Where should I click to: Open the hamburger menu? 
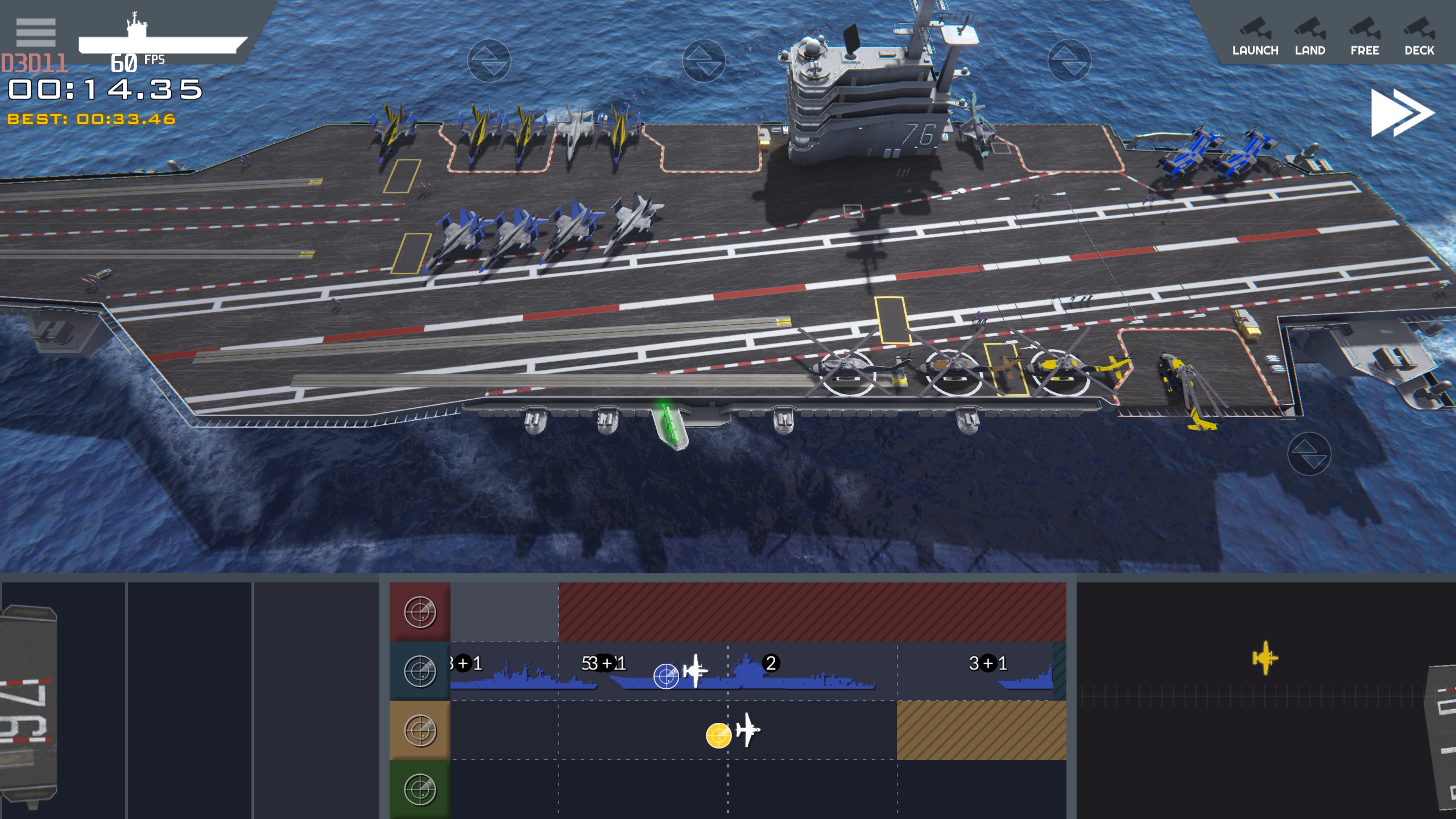tap(36, 32)
